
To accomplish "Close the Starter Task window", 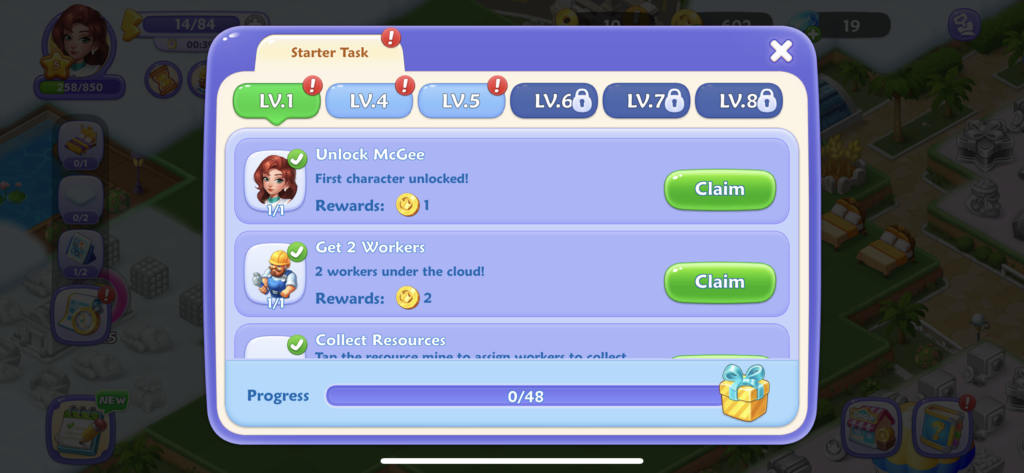I will coord(781,51).
